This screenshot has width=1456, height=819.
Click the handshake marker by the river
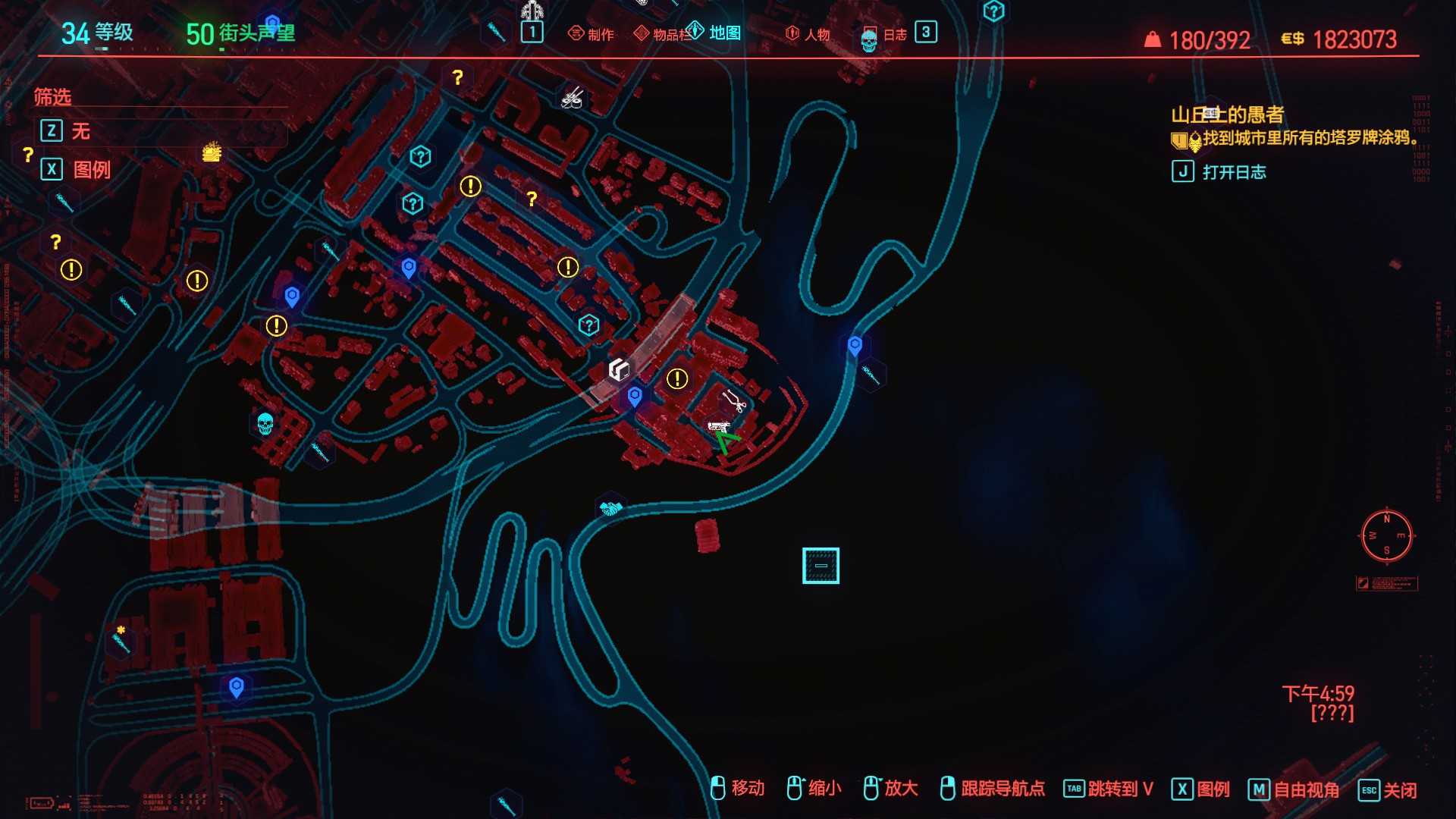610,507
